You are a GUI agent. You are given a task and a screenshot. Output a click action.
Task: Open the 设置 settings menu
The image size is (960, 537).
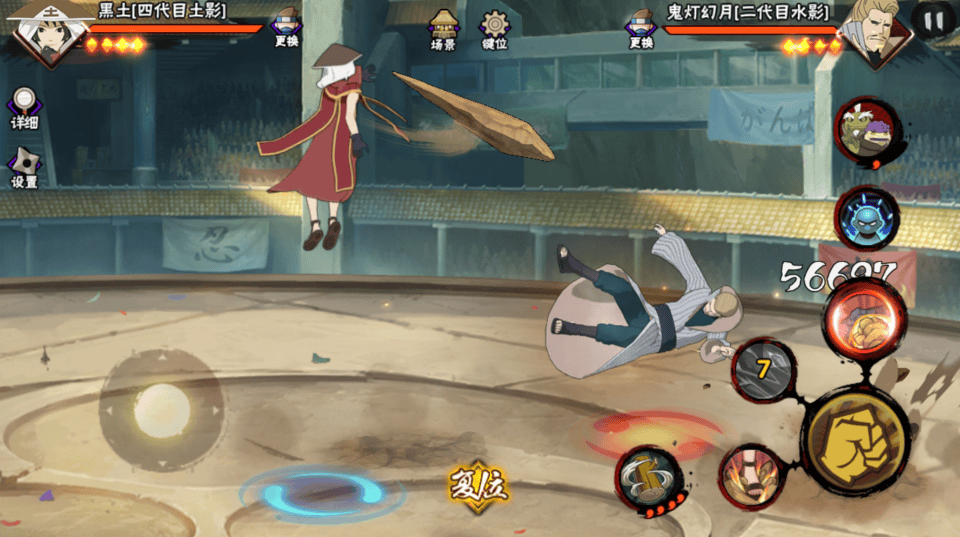pos(24,168)
